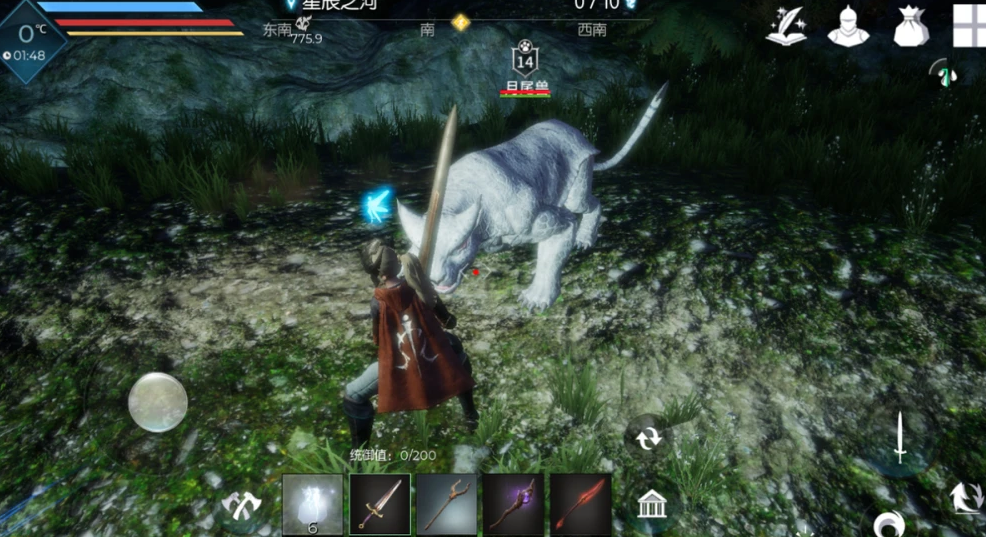Screen dimensions: 986x537
Task: Use the dodge arrow button
Action: point(965,497)
